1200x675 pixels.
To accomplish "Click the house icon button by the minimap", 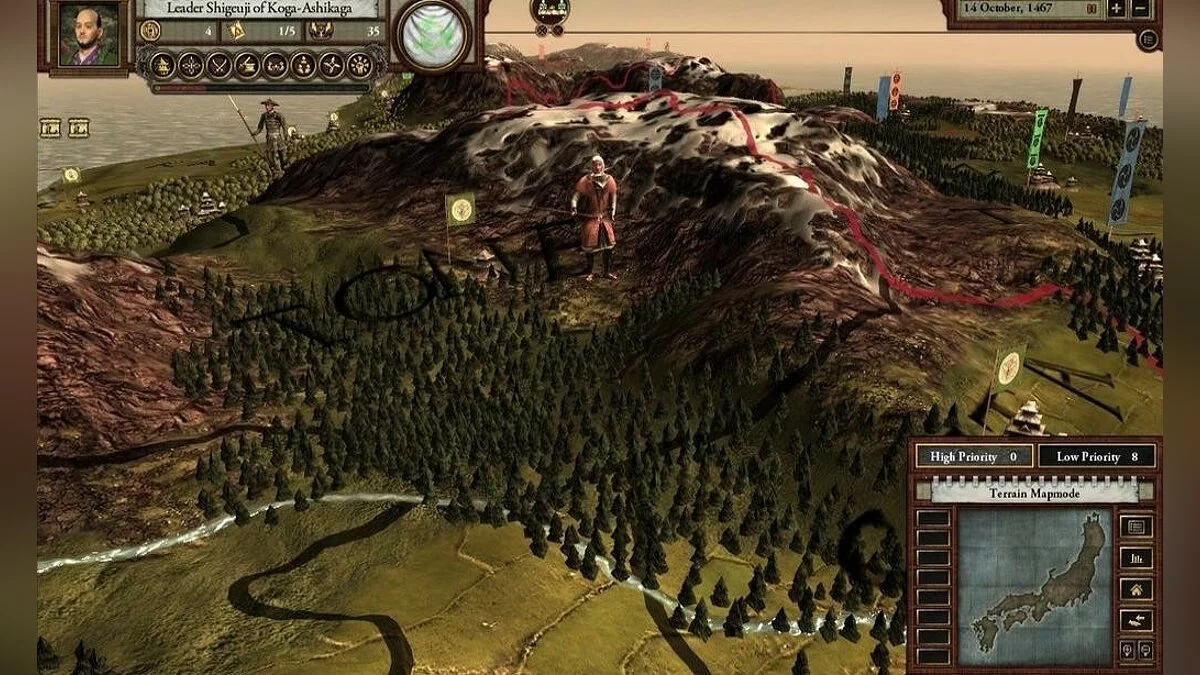I will tap(1136, 590).
